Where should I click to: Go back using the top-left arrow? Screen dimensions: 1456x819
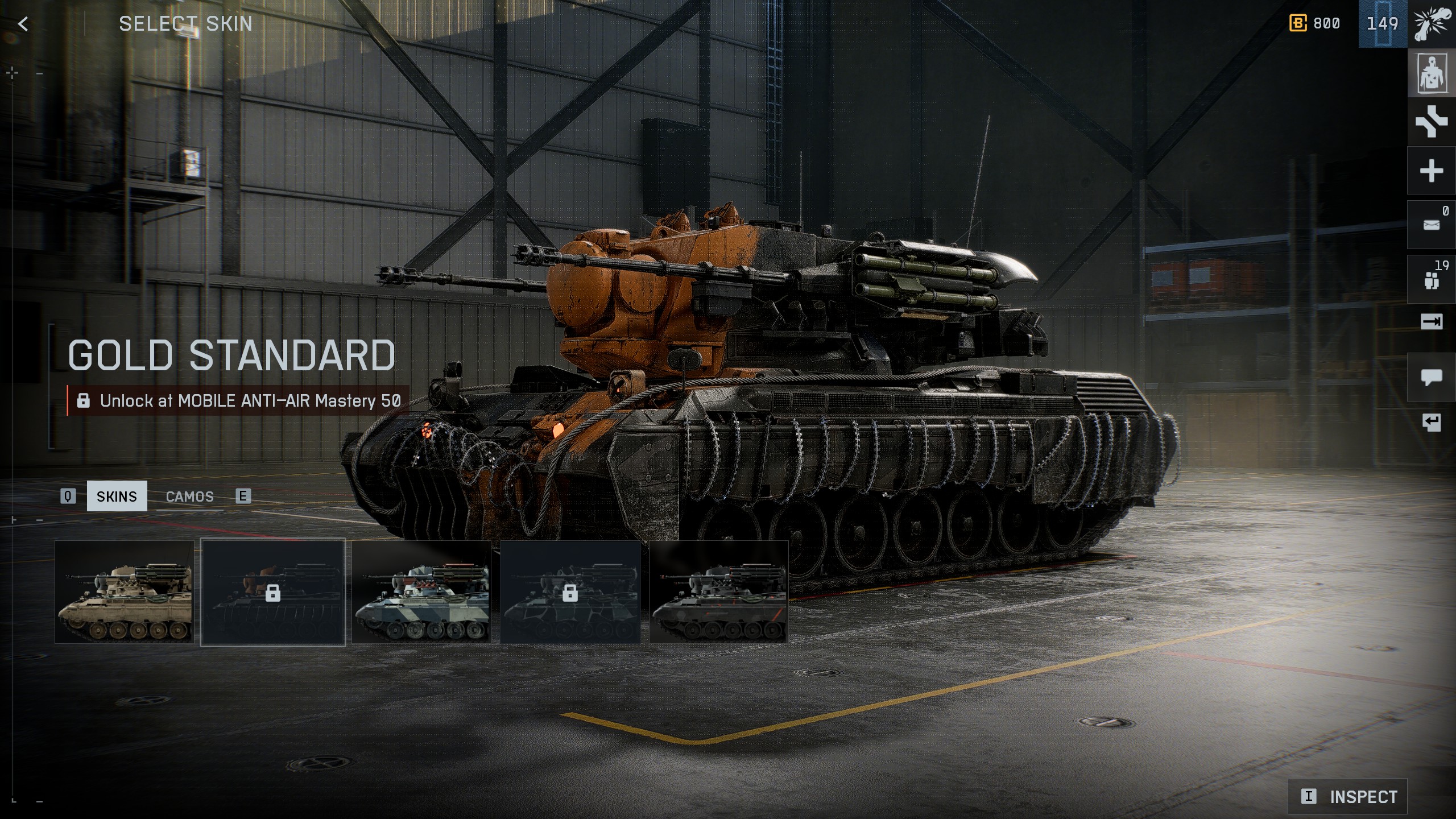pos(23,24)
